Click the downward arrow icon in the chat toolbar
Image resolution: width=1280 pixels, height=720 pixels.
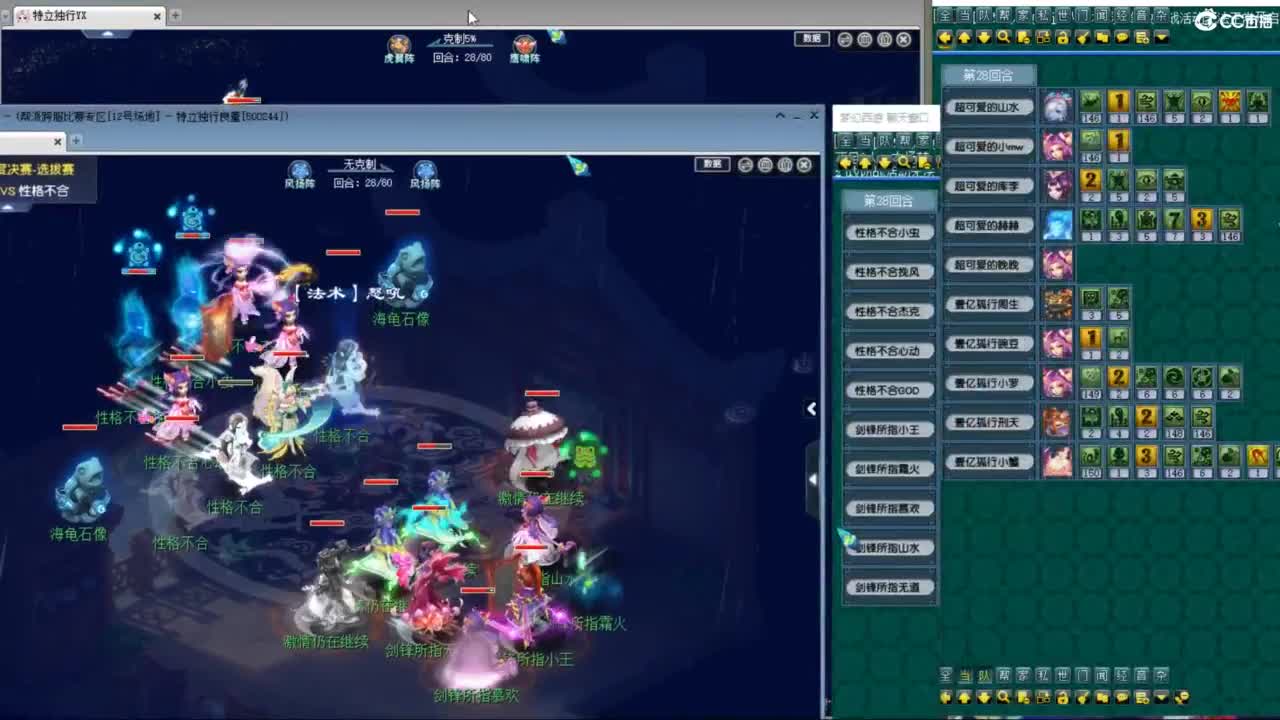tap(982, 39)
